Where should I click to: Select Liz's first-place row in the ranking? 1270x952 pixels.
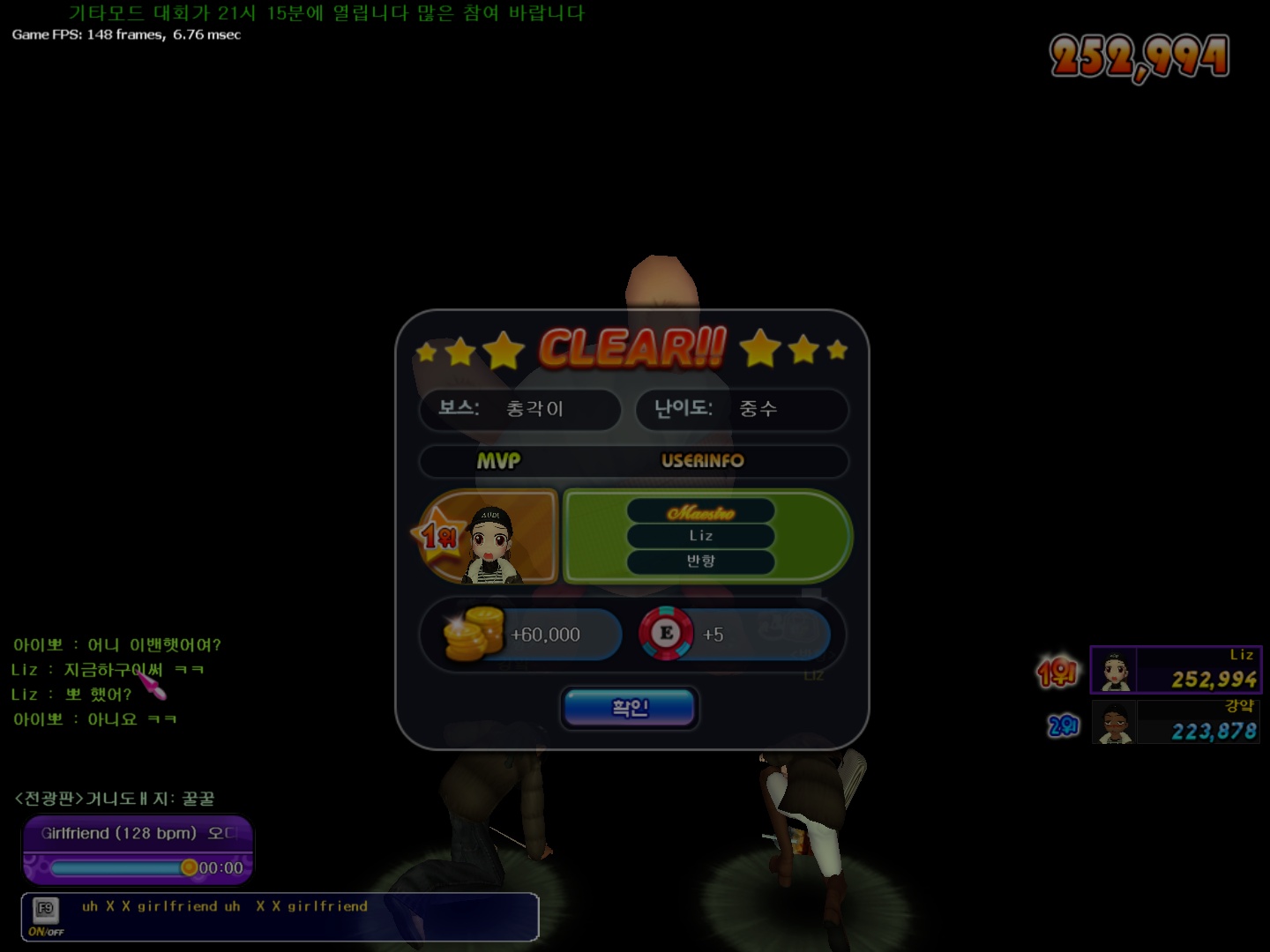tap(1175, 670)
